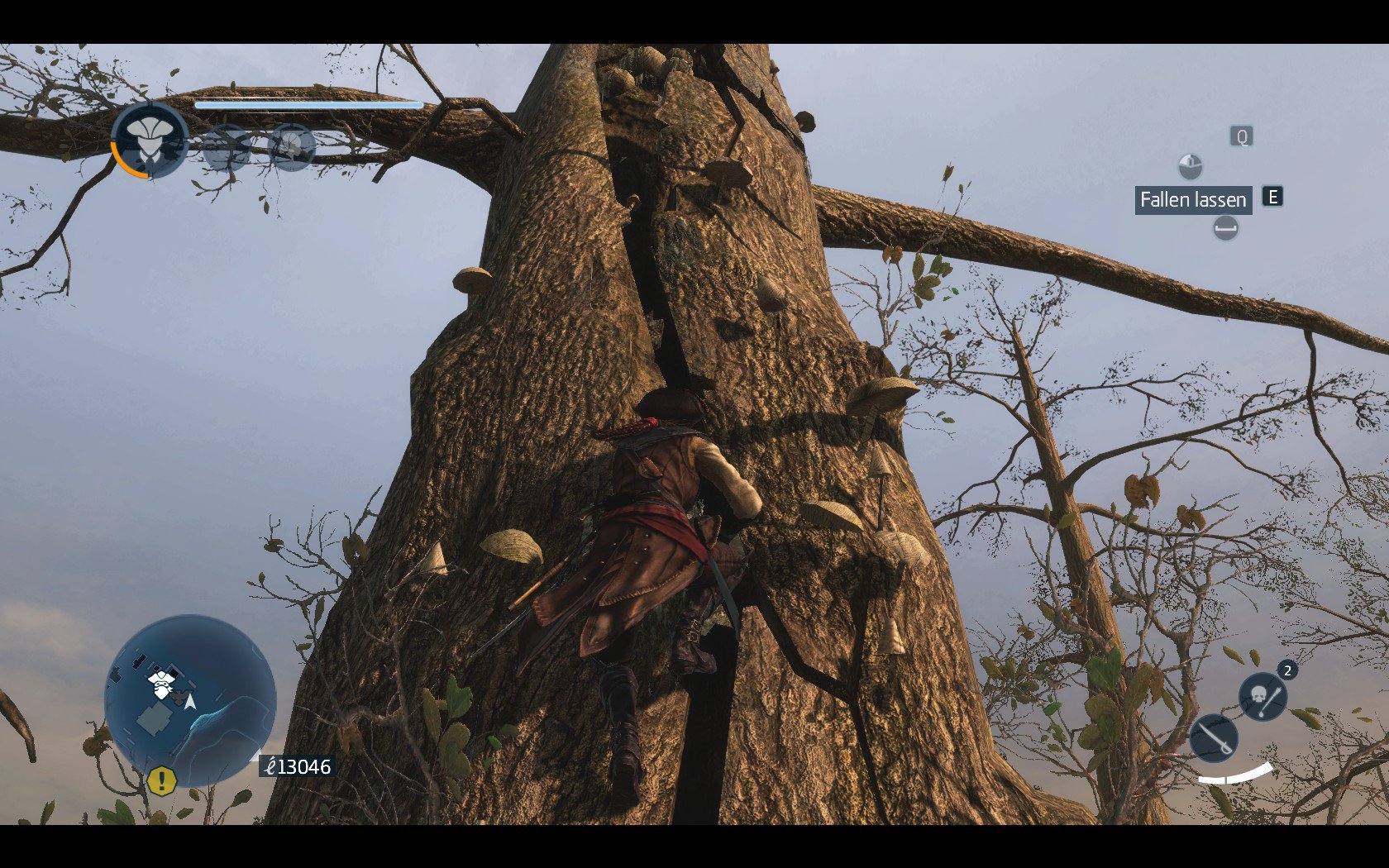Screen dimensions: 1389x868
Task: Select the poison blowpipe skull icon
Action: [x=1263, y=696]
